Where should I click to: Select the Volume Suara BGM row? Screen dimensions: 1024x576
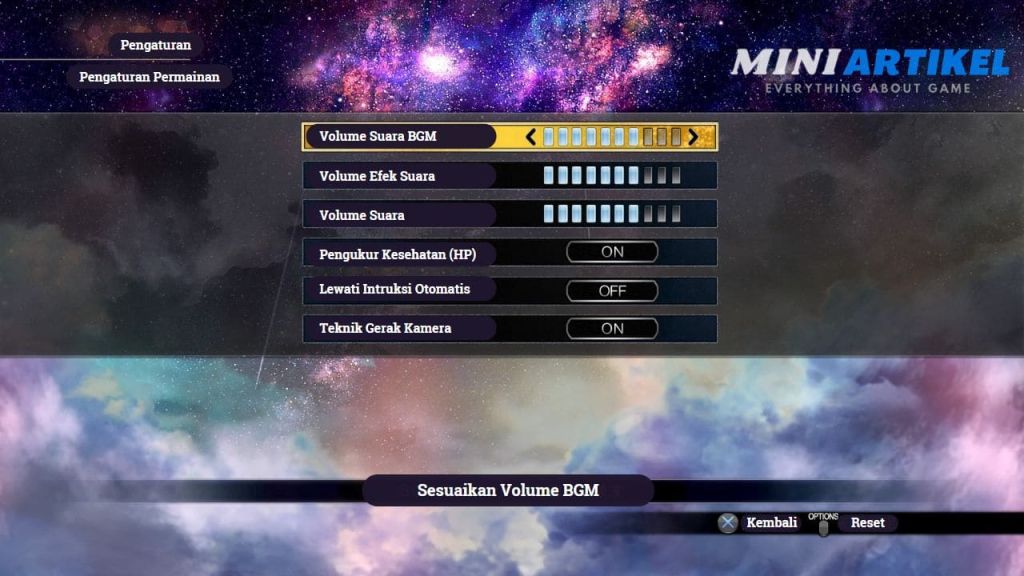click(400, 137)
